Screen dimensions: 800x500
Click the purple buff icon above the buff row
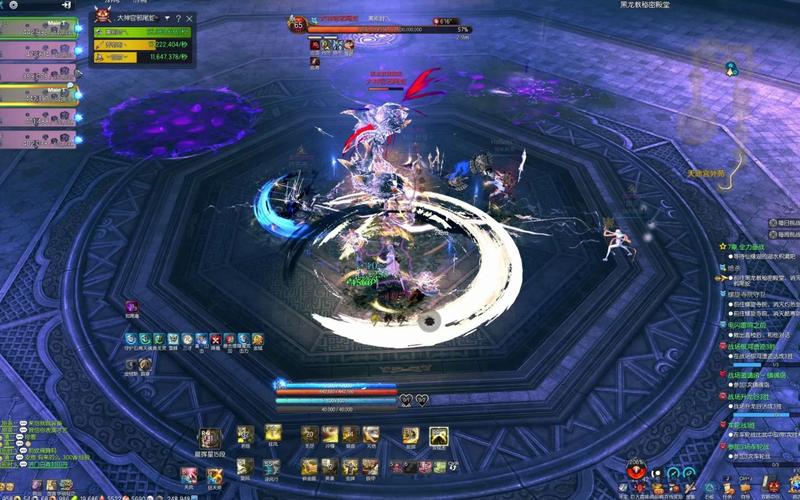point(131,307)
